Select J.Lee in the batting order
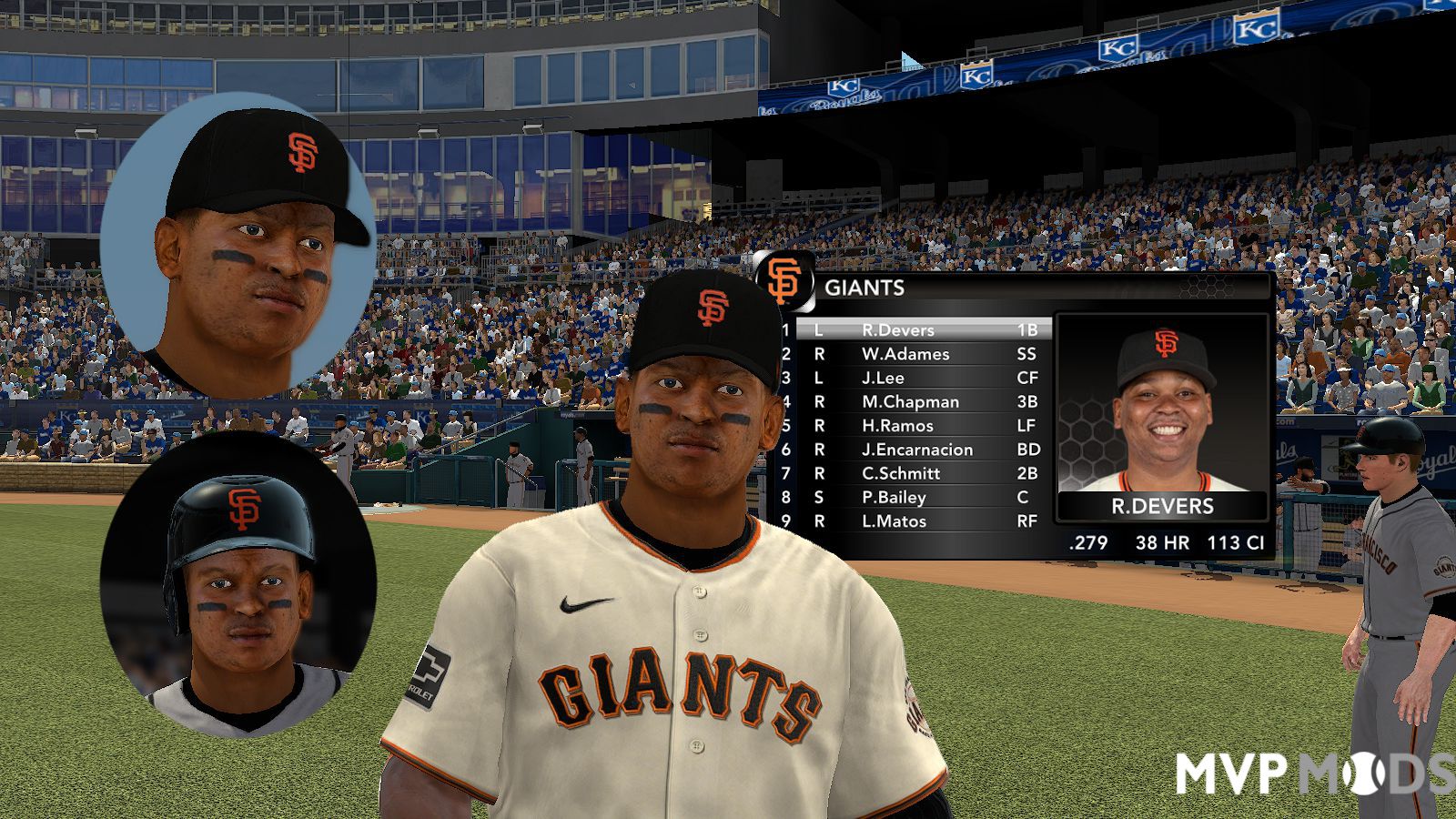1456x819 pixels. click(896, 378)
